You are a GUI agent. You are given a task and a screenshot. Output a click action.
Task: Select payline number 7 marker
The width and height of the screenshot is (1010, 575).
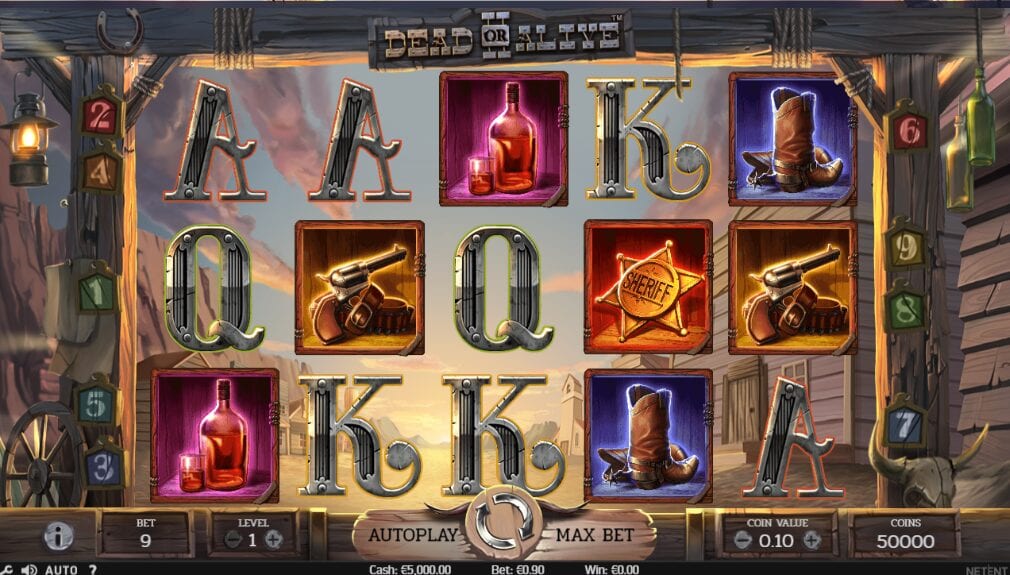(x=904, y=425)
